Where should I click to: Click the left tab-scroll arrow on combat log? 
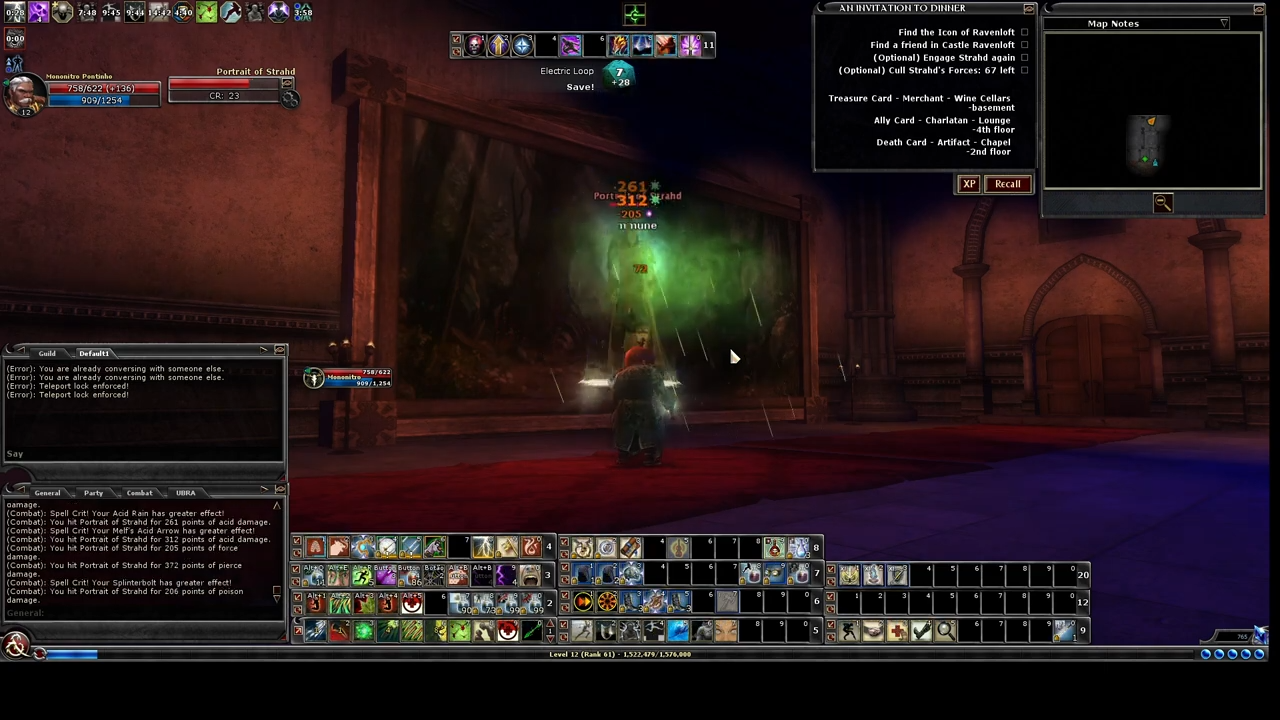pos(22,488)
